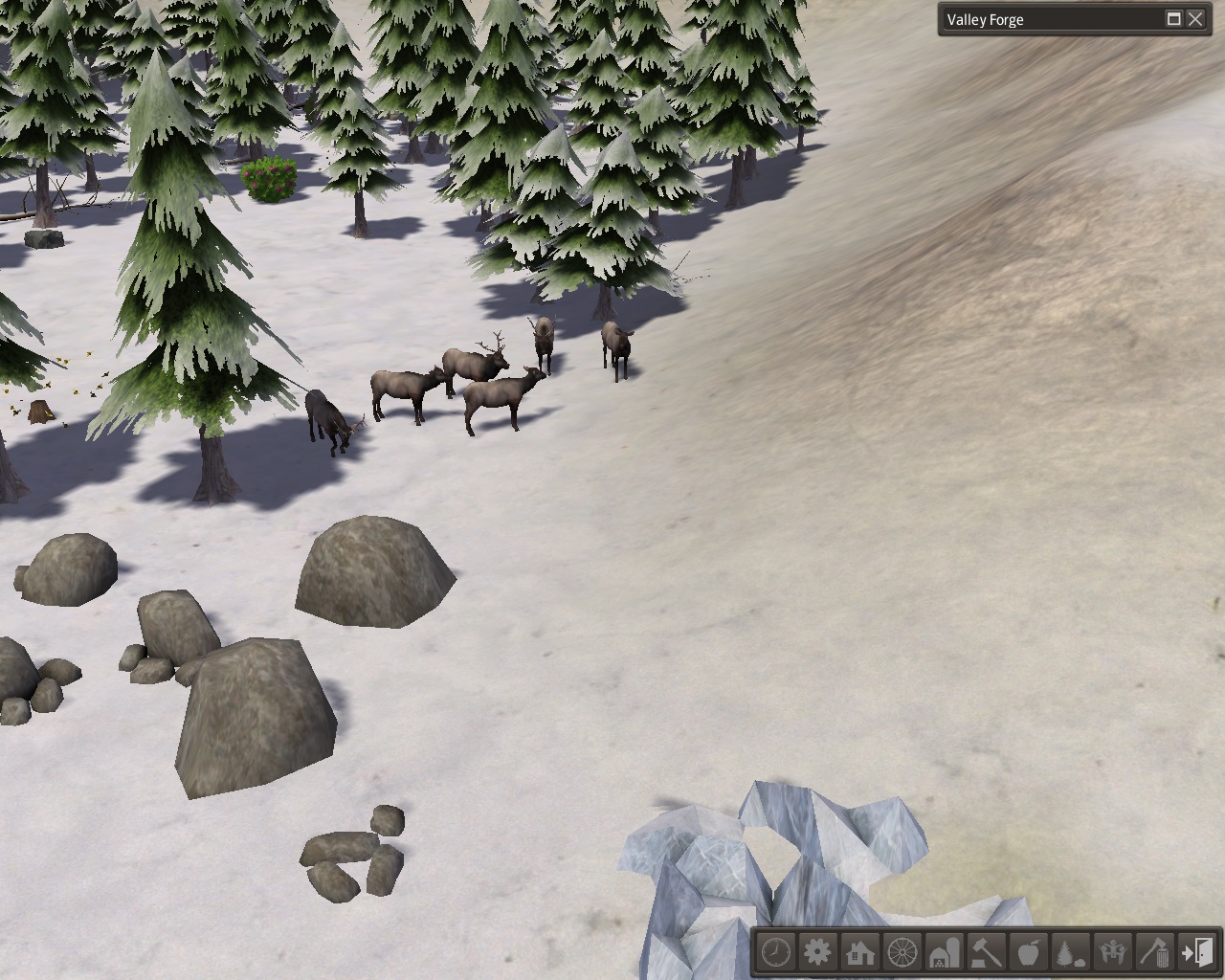Choose the gavel town services menu
This screenshot has width=1225, height=980.
click(987, 953)
